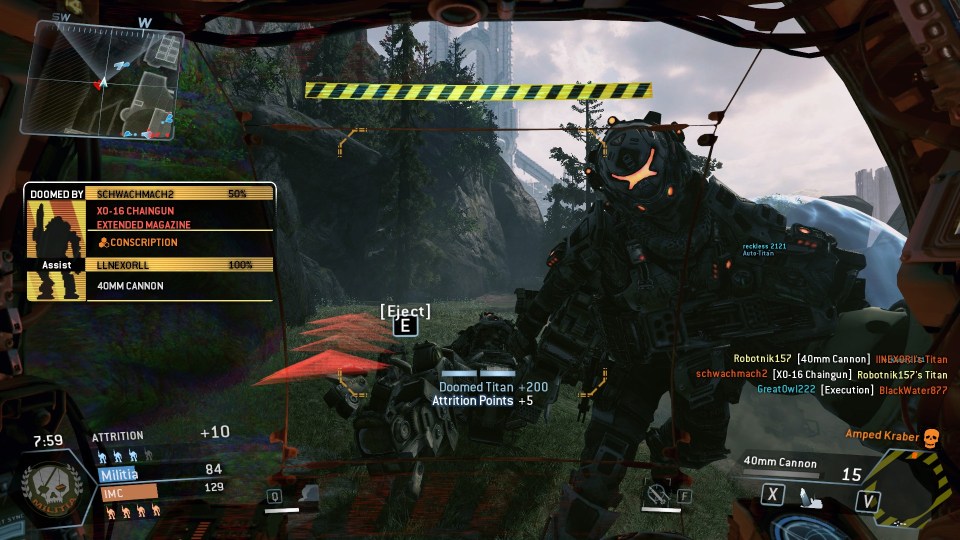Activate the Amped Kraber skull icon
Viewport: 960px width, 540px height.
(x=931, y=436)
